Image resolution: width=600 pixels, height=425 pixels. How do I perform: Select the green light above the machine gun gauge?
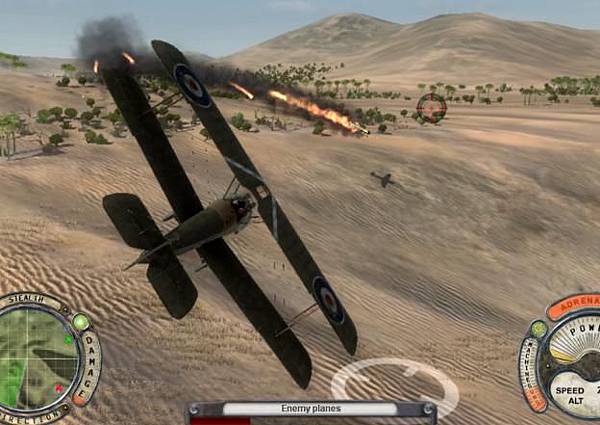538,328
